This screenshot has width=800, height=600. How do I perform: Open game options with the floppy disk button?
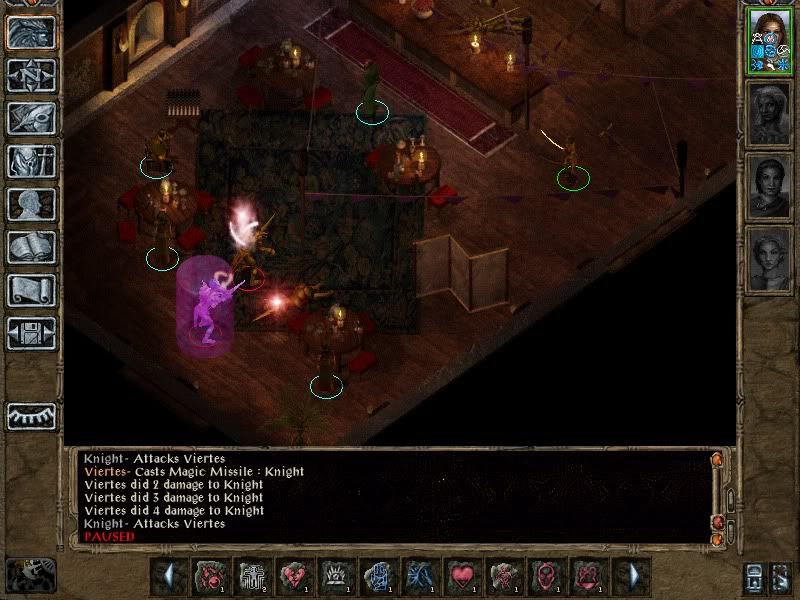(x=31, y=333)
